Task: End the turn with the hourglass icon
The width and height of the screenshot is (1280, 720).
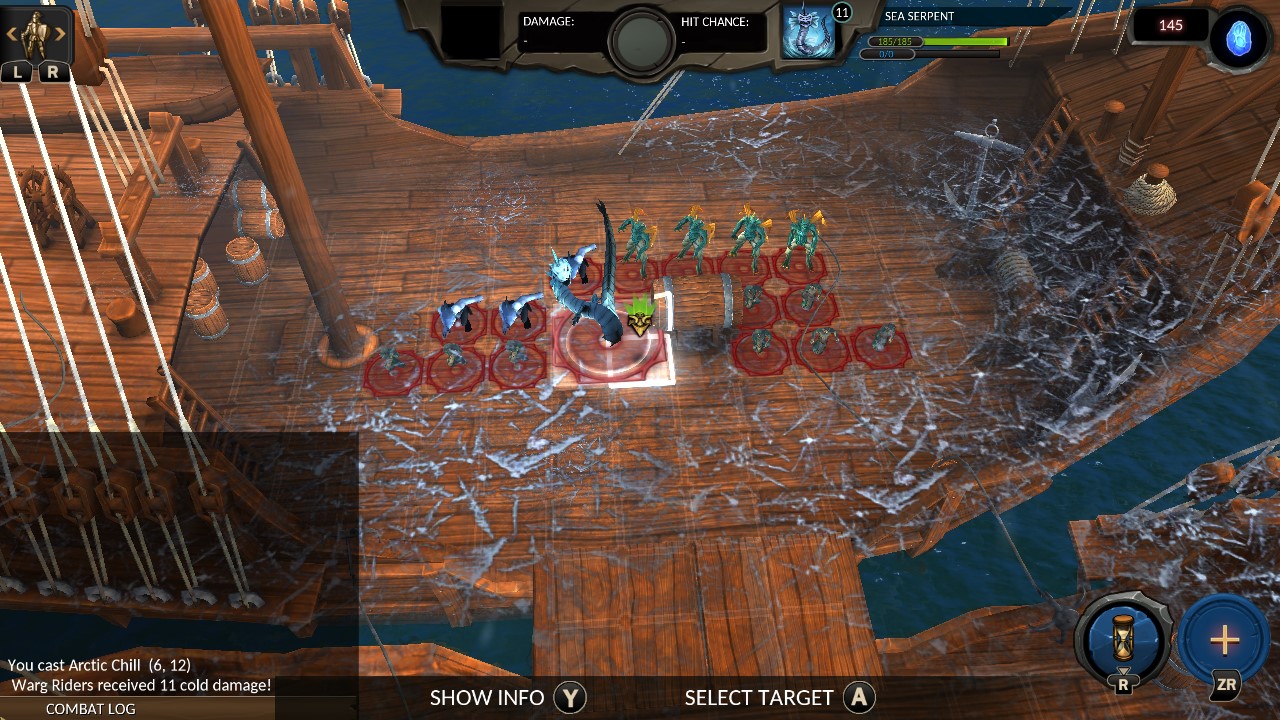Action: pos(1122,638)
